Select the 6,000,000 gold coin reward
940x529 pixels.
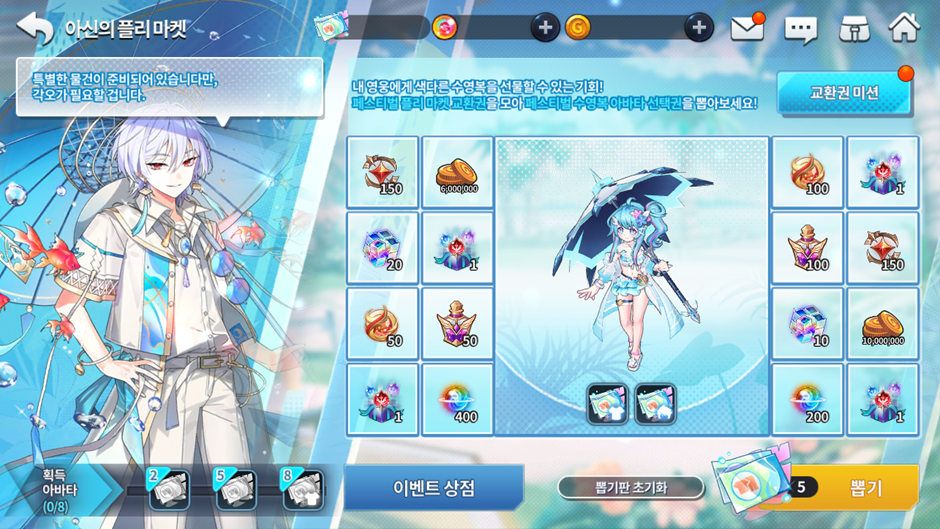click(457, 173)
